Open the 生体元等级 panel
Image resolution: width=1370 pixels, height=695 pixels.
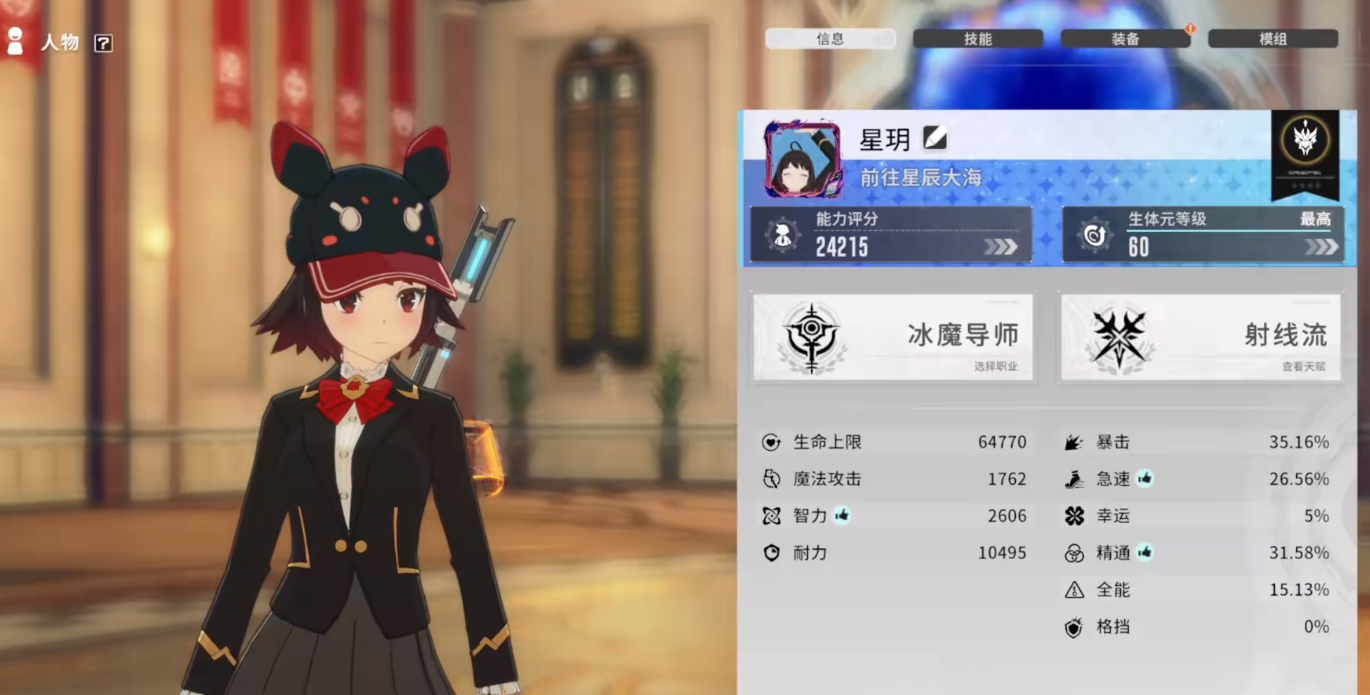tap(1200, 235)
